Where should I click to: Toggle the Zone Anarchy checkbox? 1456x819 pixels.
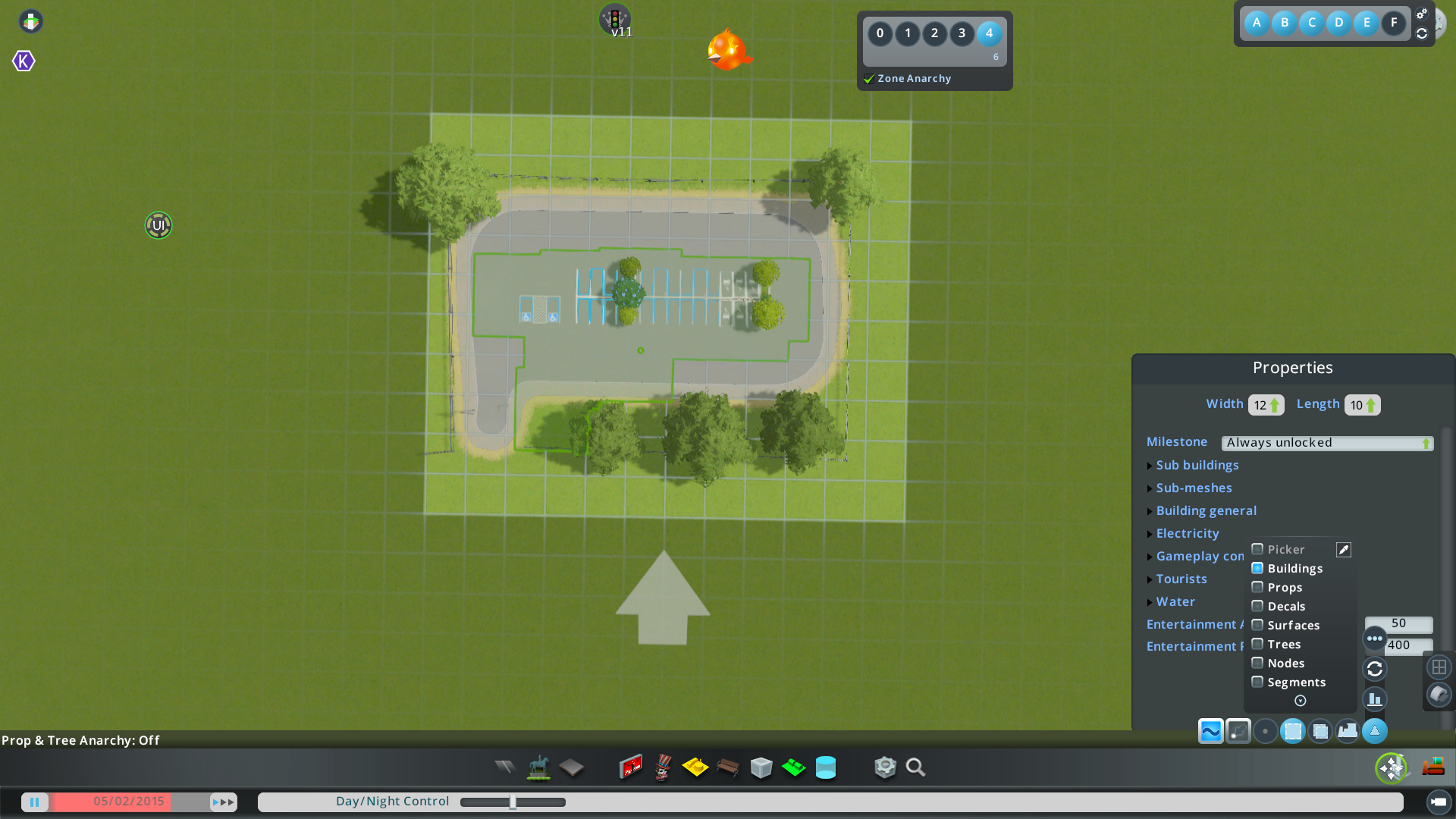click(x=868, y=78)
